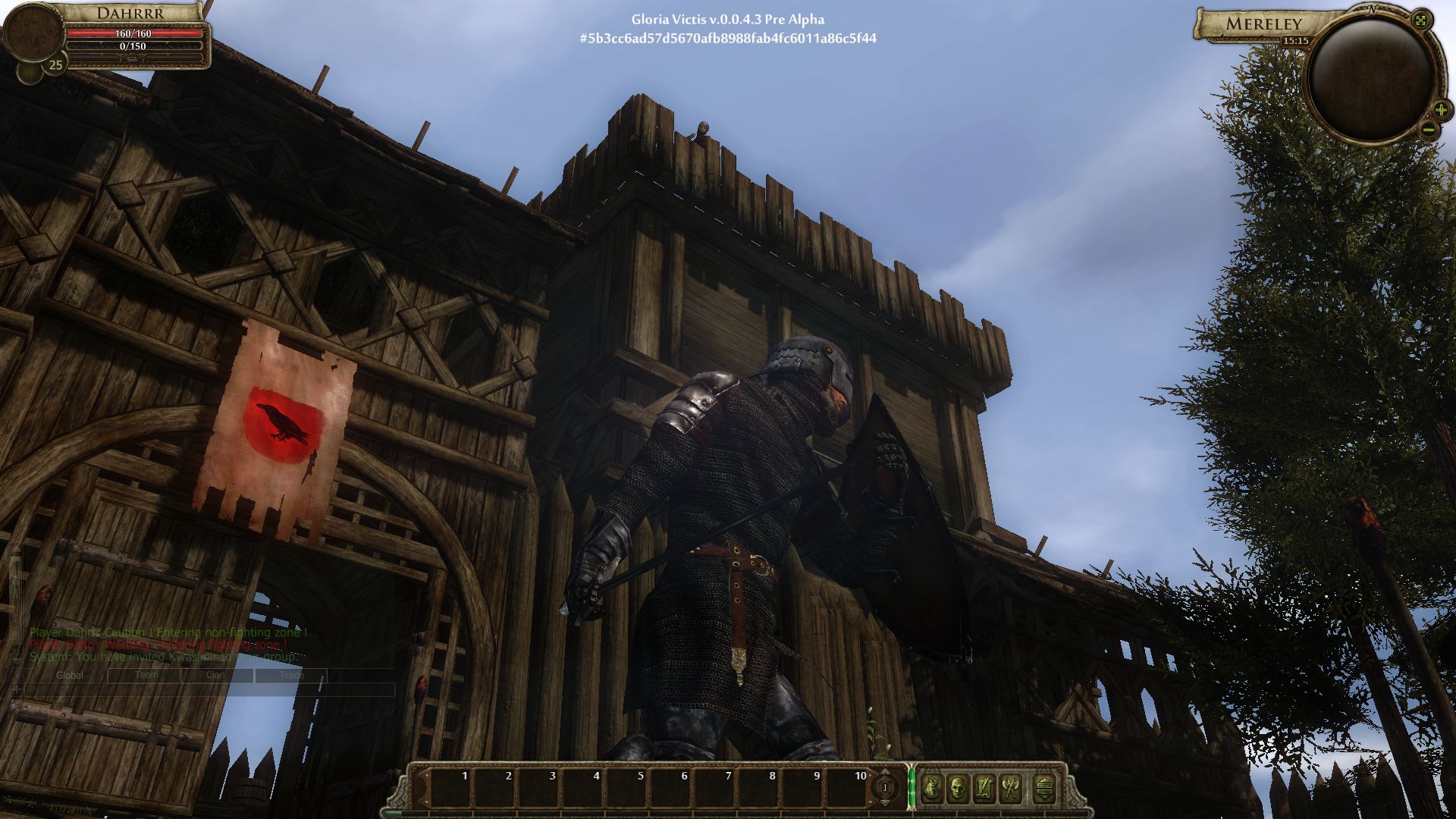
Task: Switch to the Global chat tab
Action: point(69,675)
